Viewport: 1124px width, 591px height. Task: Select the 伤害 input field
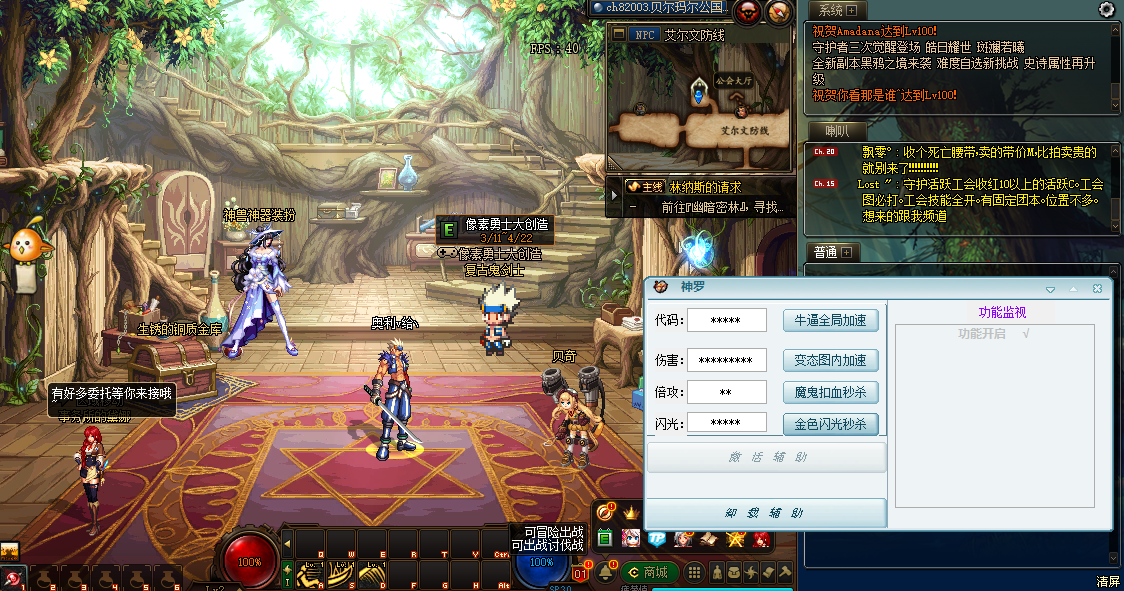[727, 360]
